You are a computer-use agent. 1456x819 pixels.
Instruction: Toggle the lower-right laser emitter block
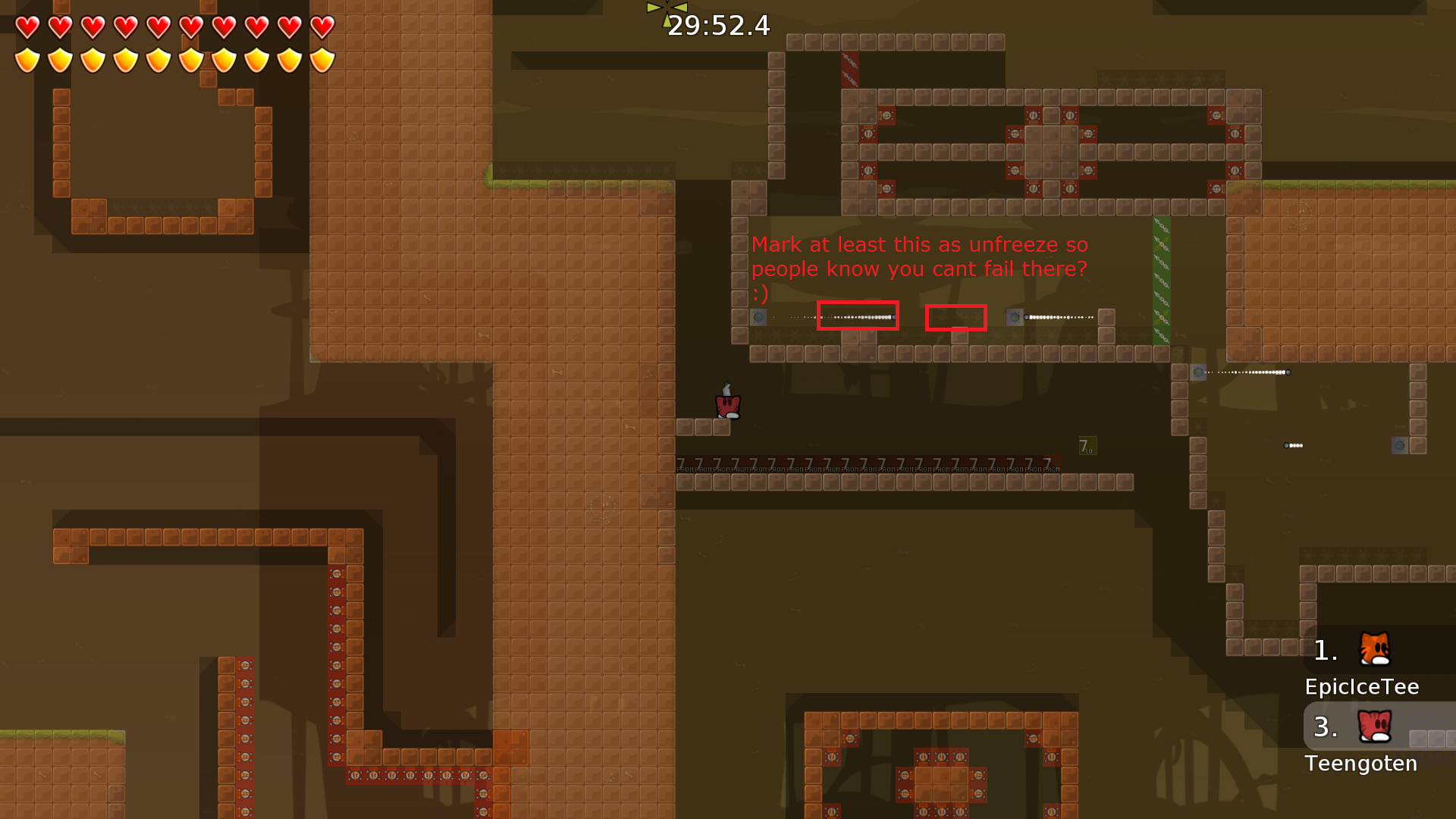point(1400,445)
